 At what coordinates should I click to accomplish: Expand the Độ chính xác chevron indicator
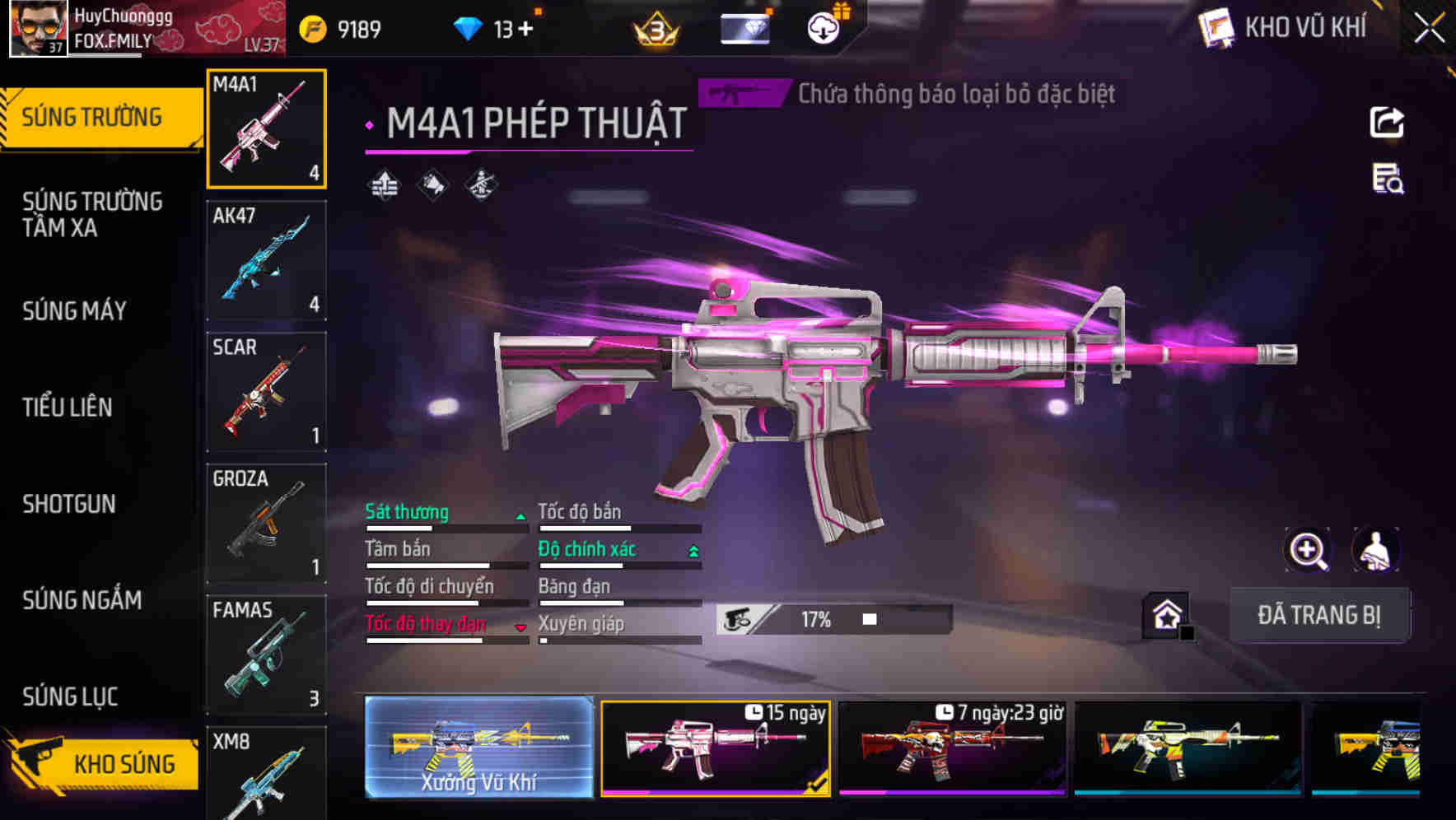(695, 548)
